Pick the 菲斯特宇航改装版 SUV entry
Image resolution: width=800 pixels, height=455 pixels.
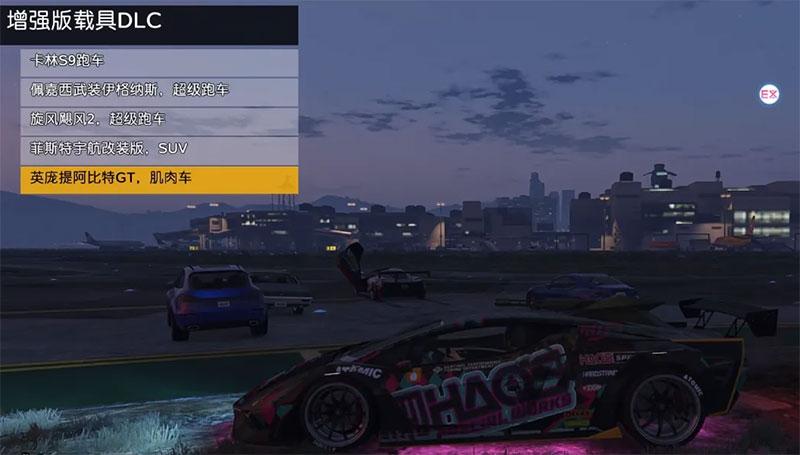coord(159,148)
